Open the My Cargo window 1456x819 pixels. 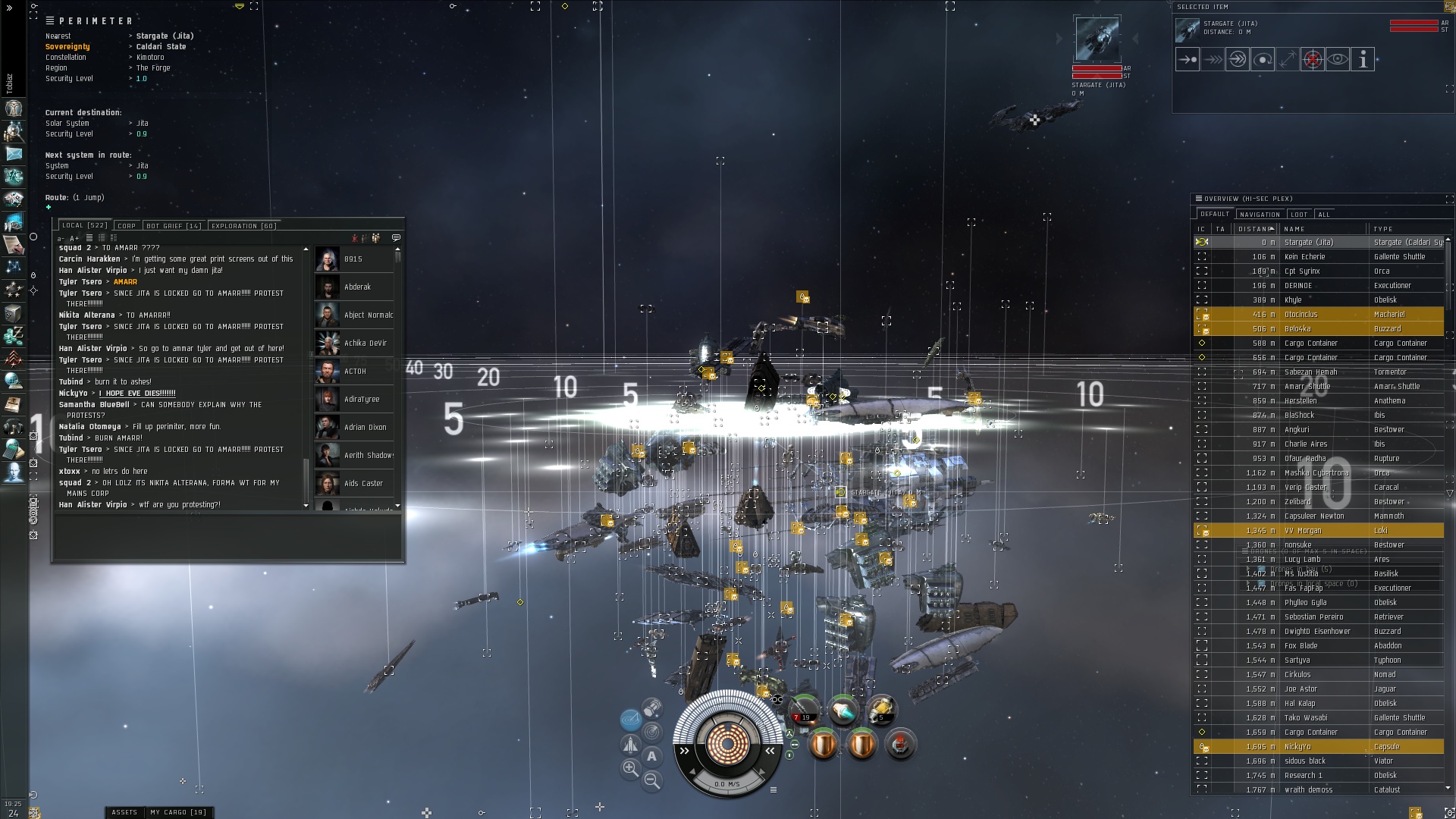point(177,812)
